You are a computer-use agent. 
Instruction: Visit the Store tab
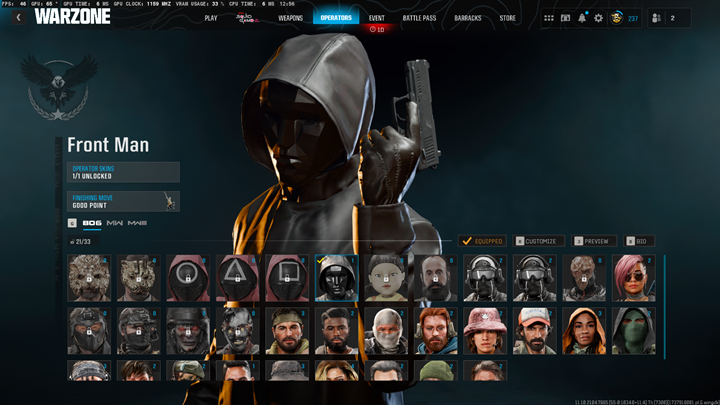coord(508,18)
